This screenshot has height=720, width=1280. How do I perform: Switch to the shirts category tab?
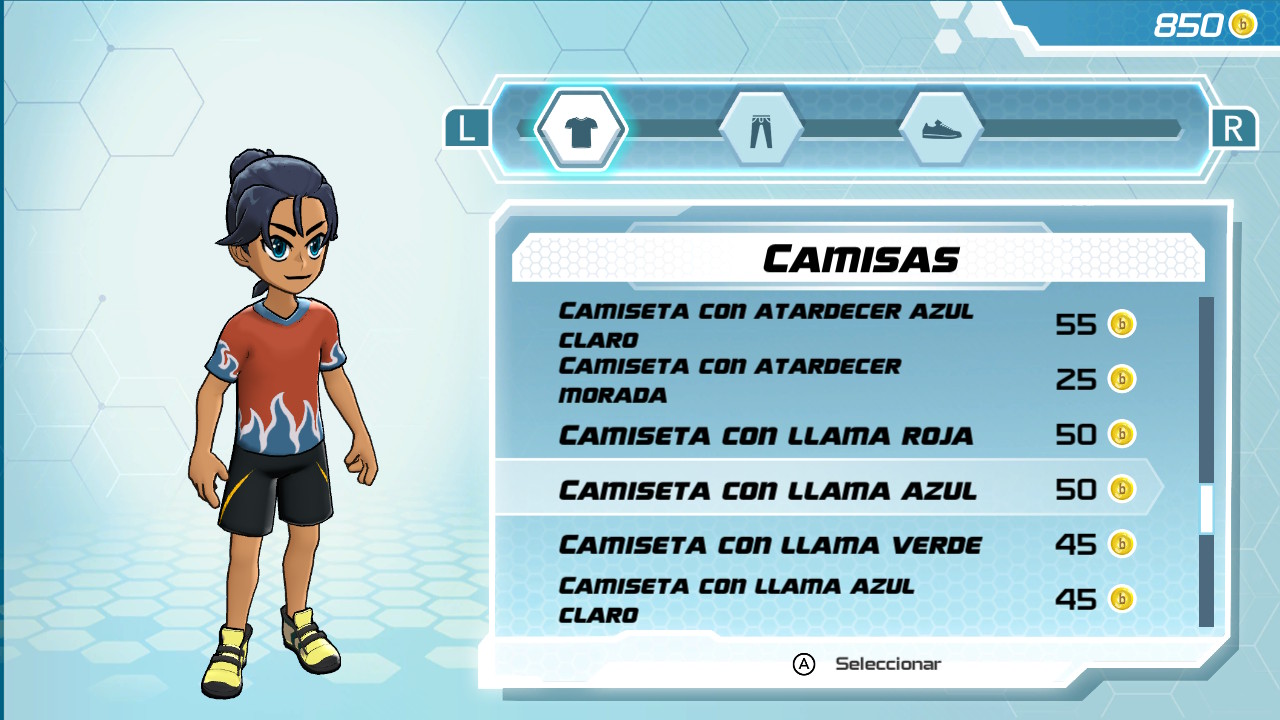tap(581, 130)
